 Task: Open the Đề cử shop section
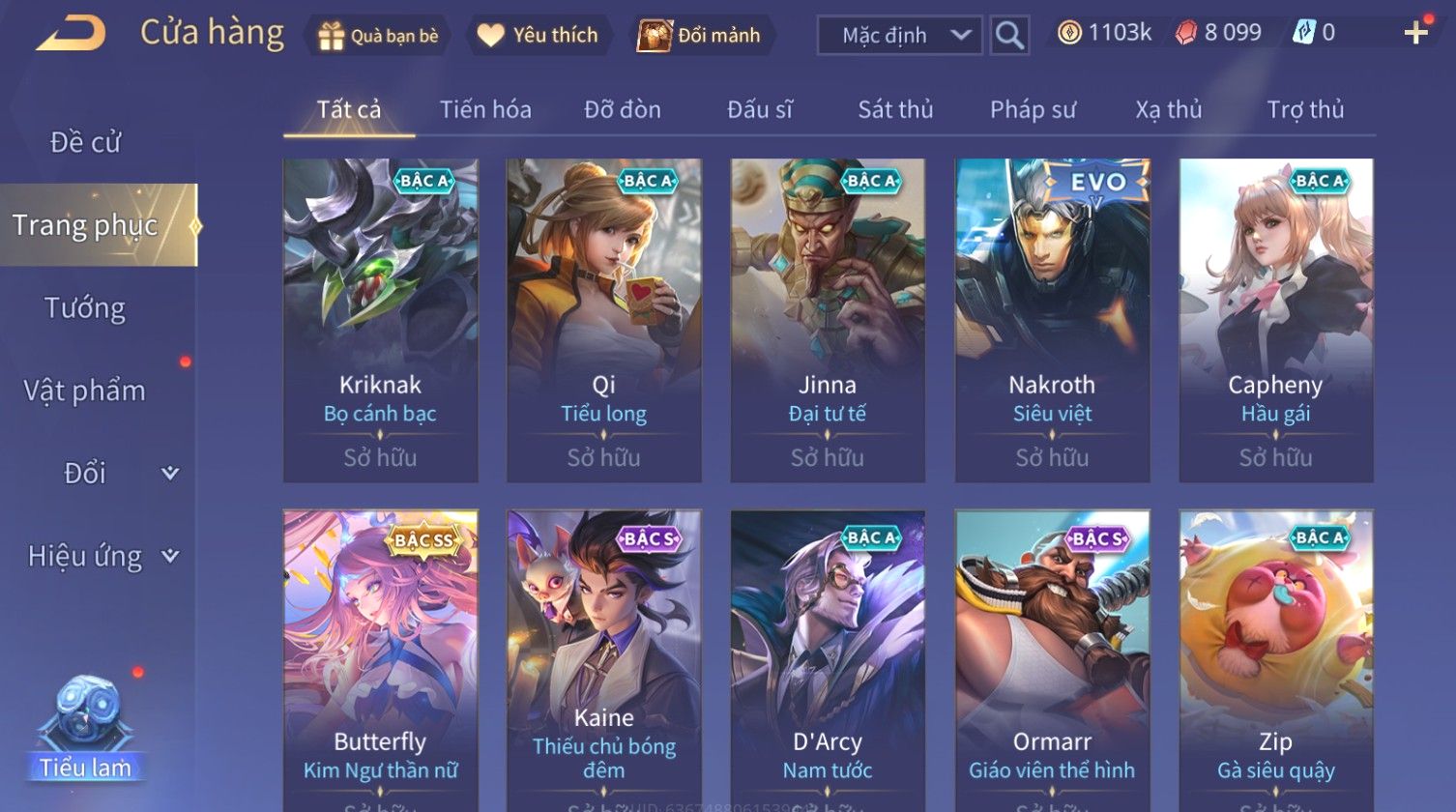pos(85,142)
